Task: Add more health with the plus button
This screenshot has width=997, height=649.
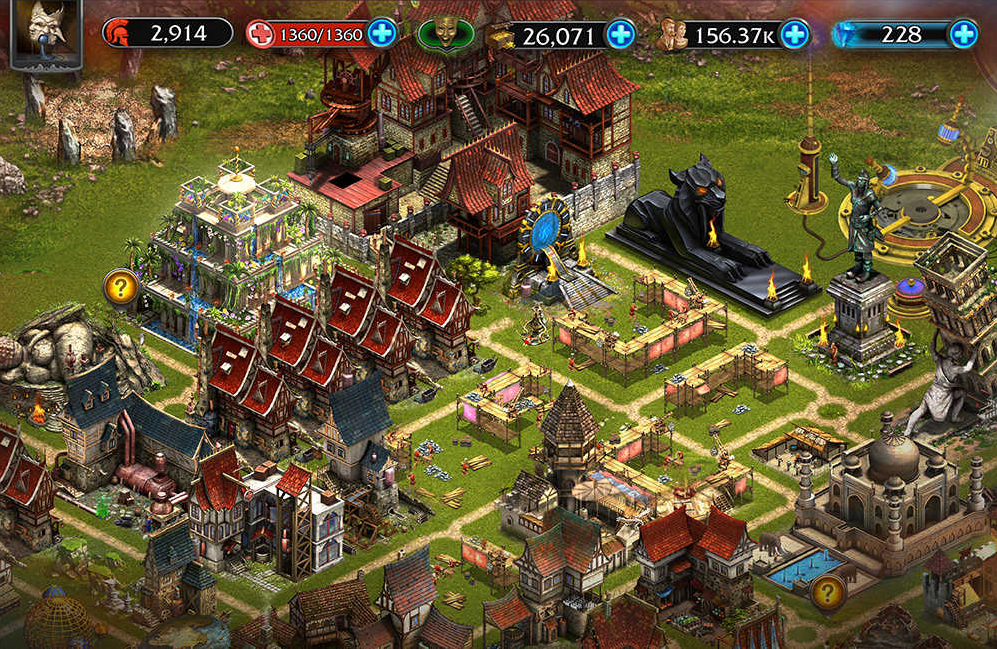Action: click(x=382, y=33)
